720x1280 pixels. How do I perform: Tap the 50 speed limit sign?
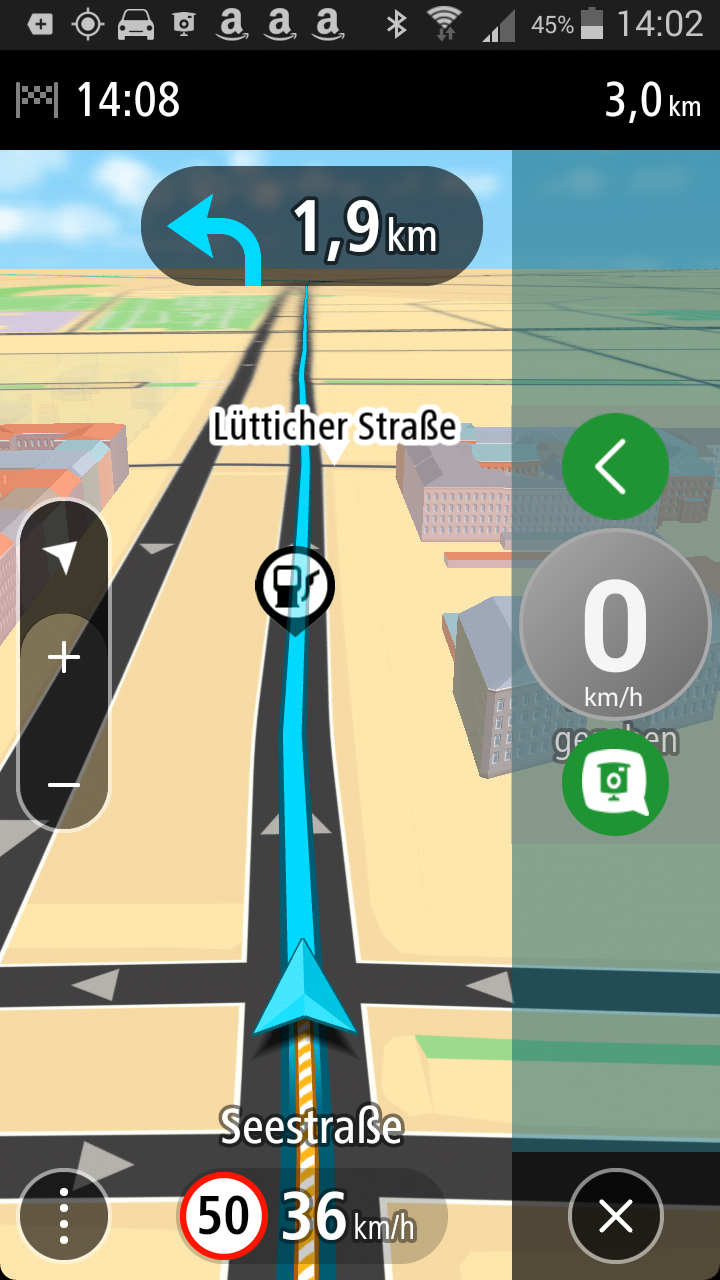[x=223, y=1216]
